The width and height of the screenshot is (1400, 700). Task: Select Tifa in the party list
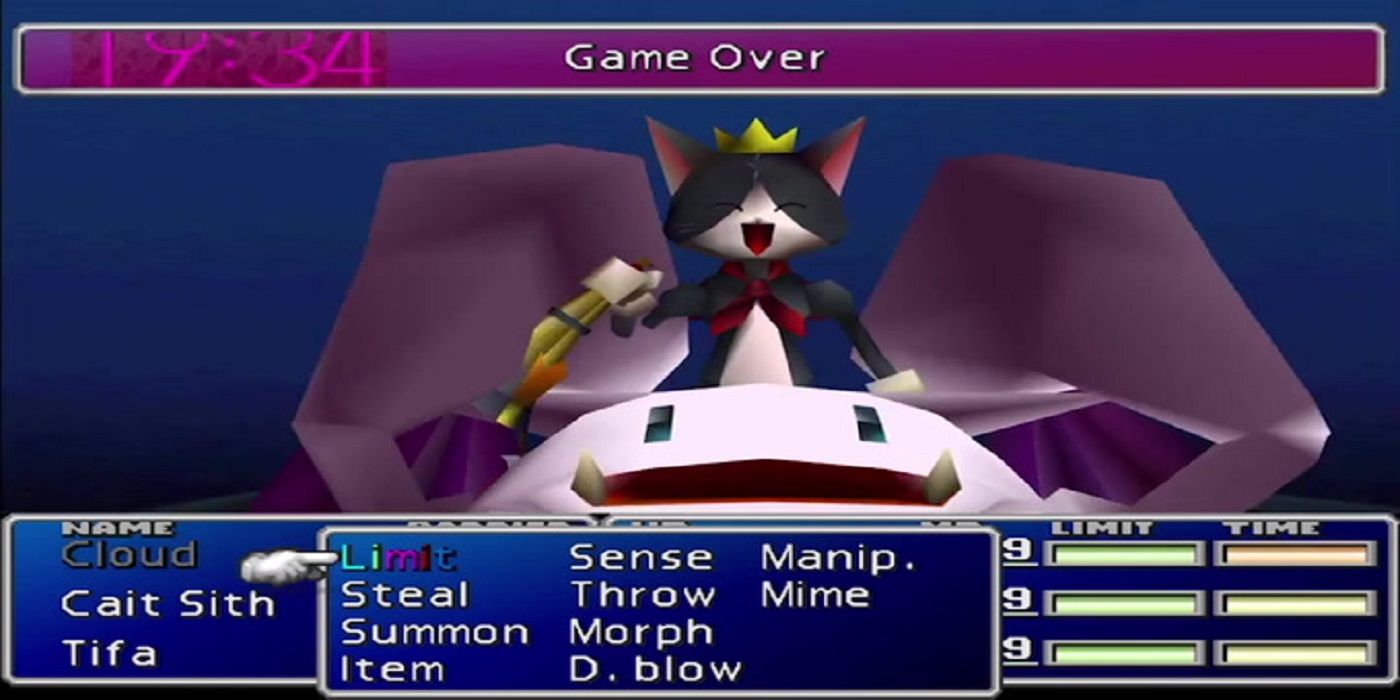click(110, 653)
